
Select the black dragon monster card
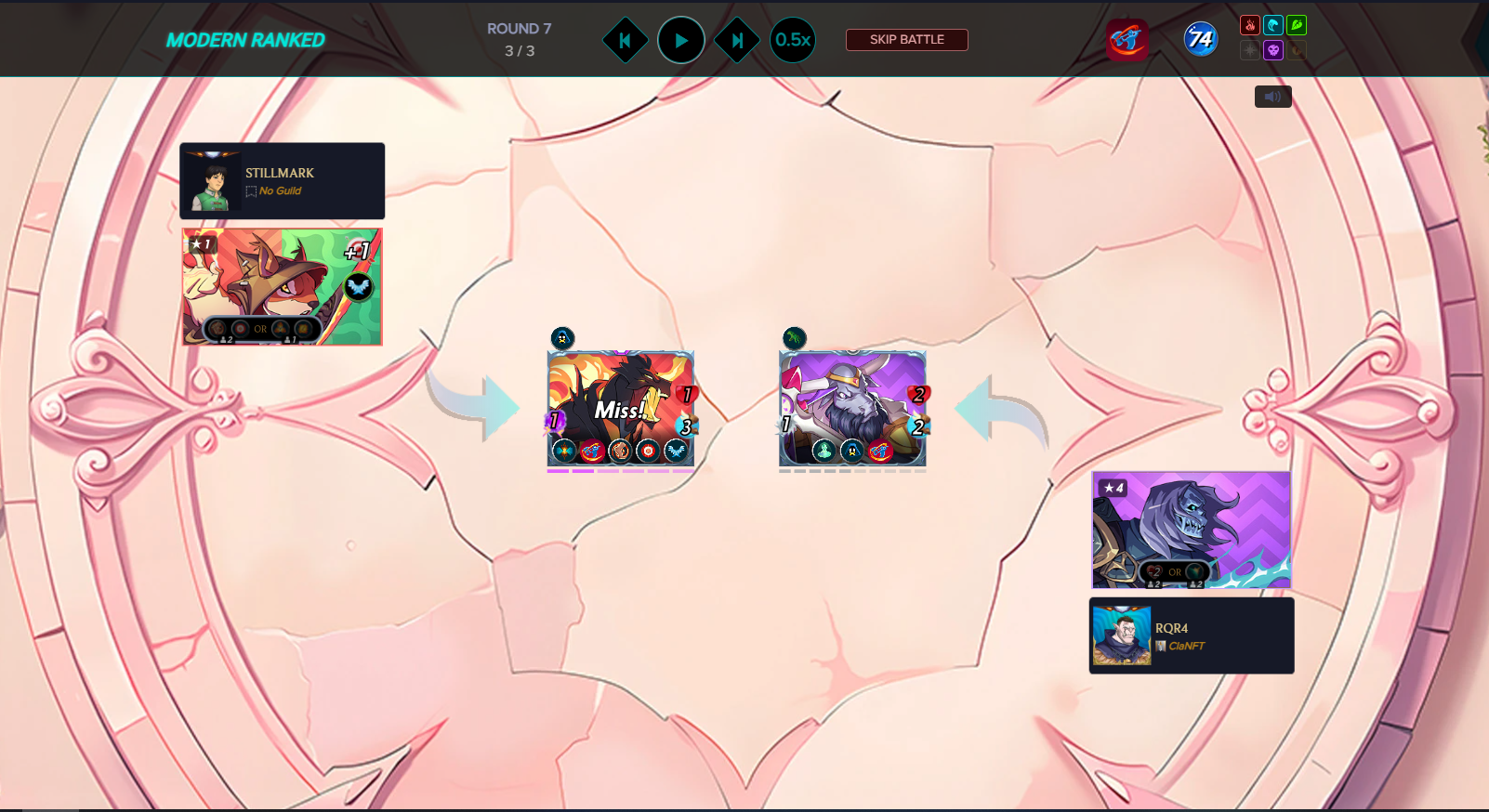point(620,409)
